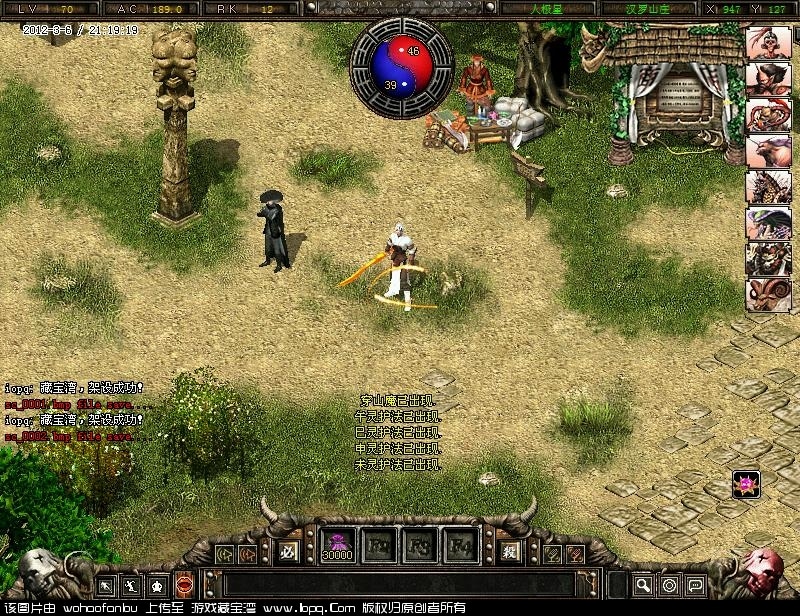The width and height of the screenshot is (800, 616).
Task: Open the magnifying glass search button
Action: click(x=643, y=584)
